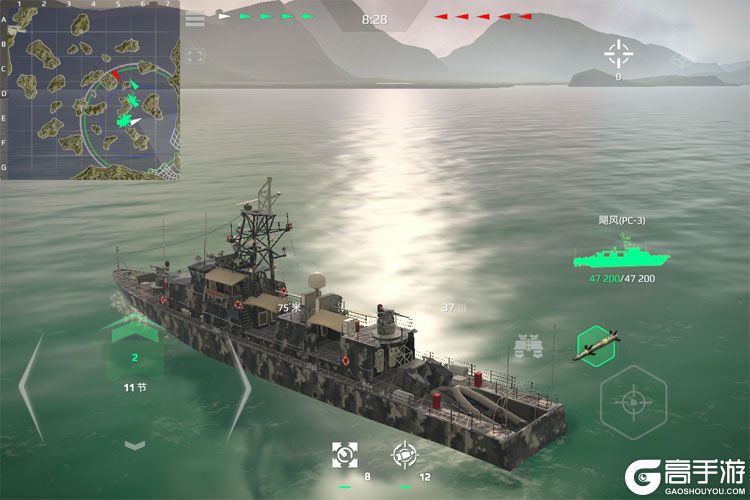Image resolution: width=750 pixels, height=500 pixels.
Task: Tap the target lock crosshair icon
Action: 618,52
